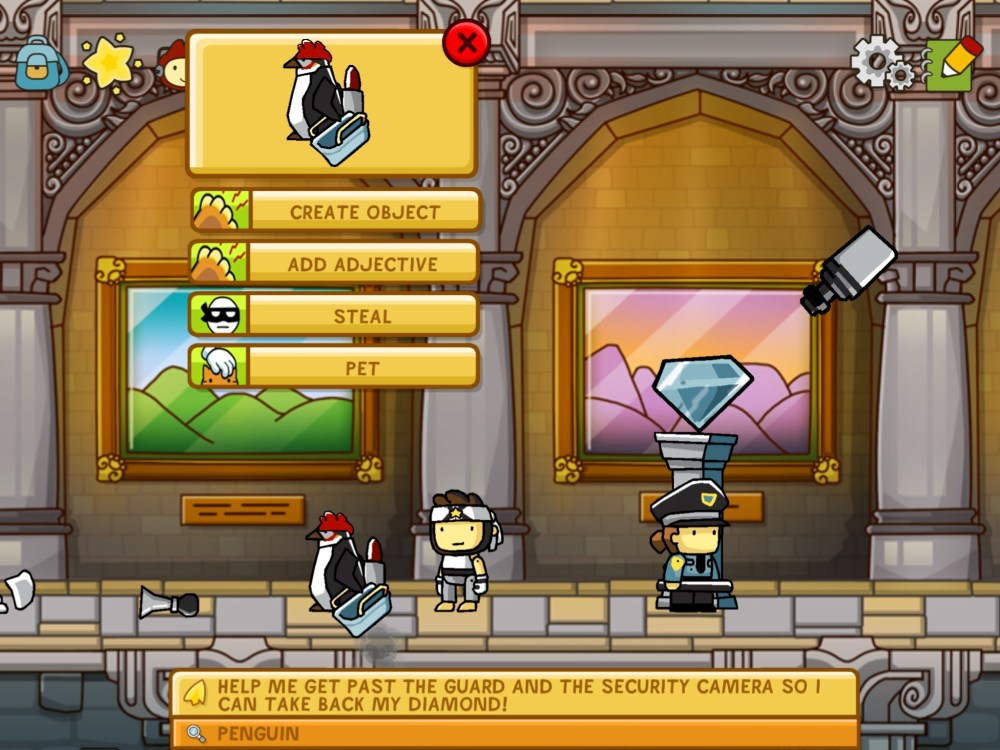This screenshot has height=750, width=1000.
Task: Choose the Pet action
Action: 336,368
